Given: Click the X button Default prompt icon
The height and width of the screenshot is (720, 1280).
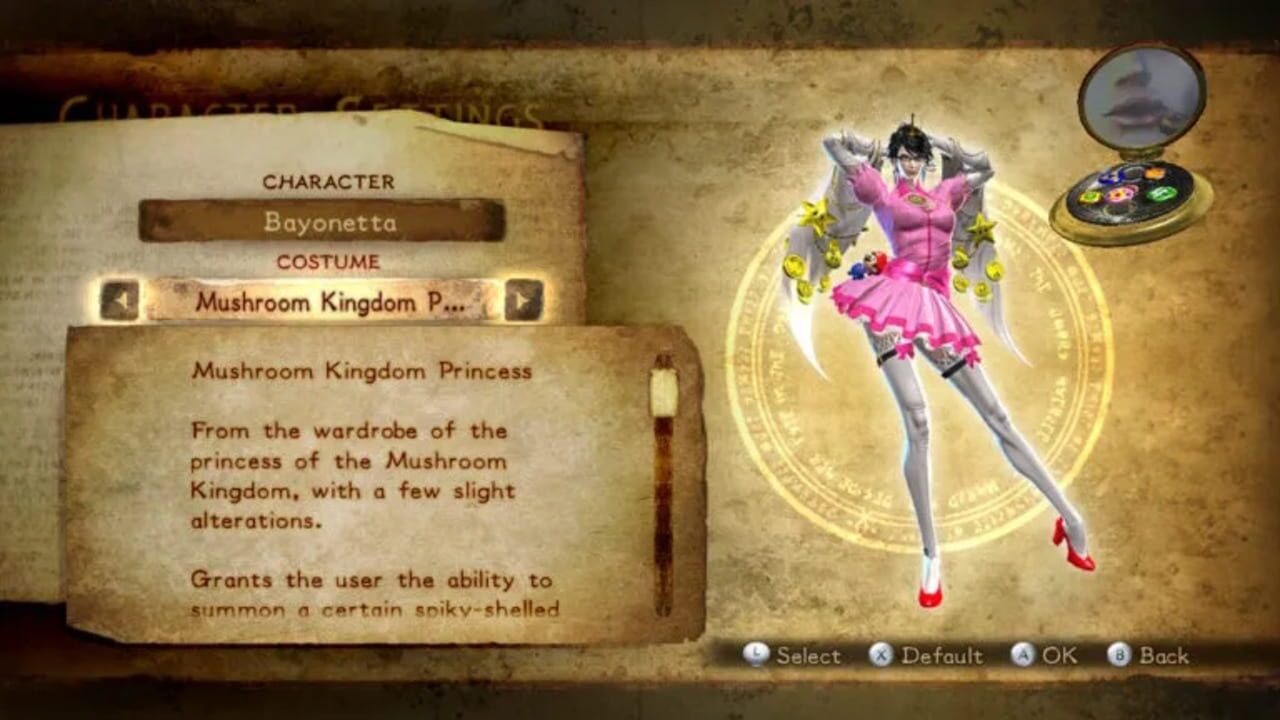Looking at the screenshot, I should 880,655.
